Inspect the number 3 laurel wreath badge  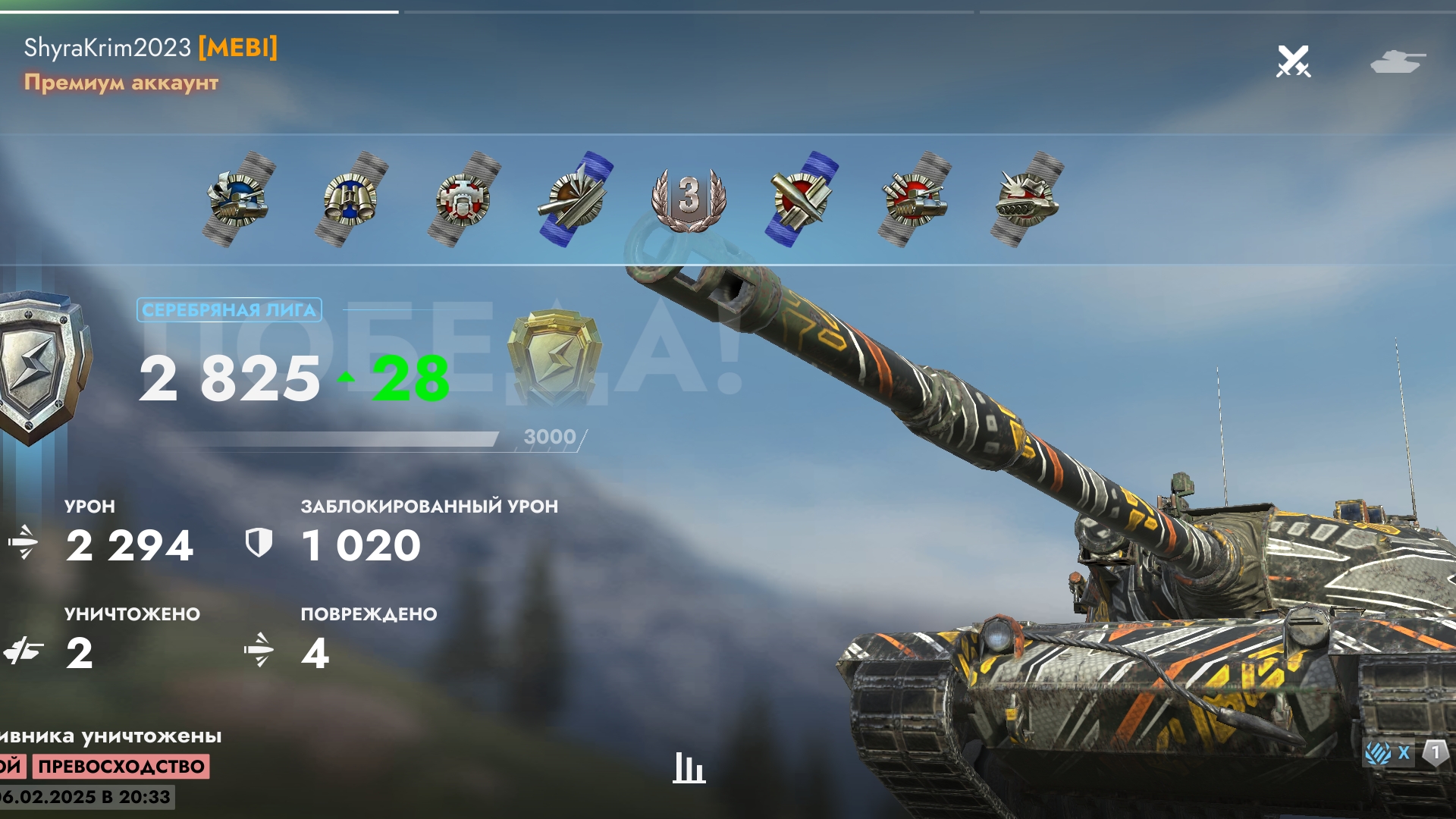tap(689, 198)
